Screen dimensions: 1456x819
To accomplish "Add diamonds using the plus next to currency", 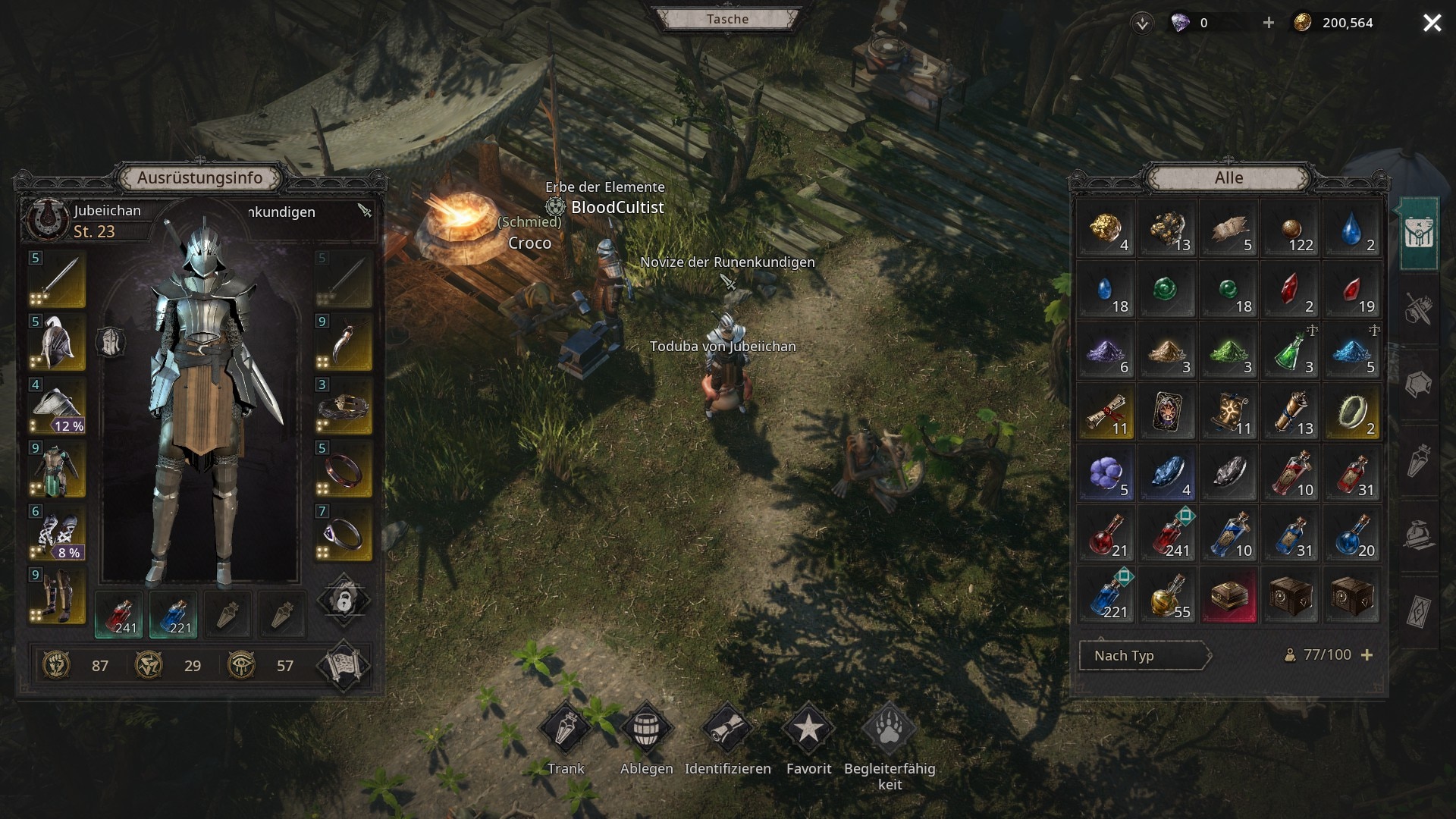I will point(1269,23).
